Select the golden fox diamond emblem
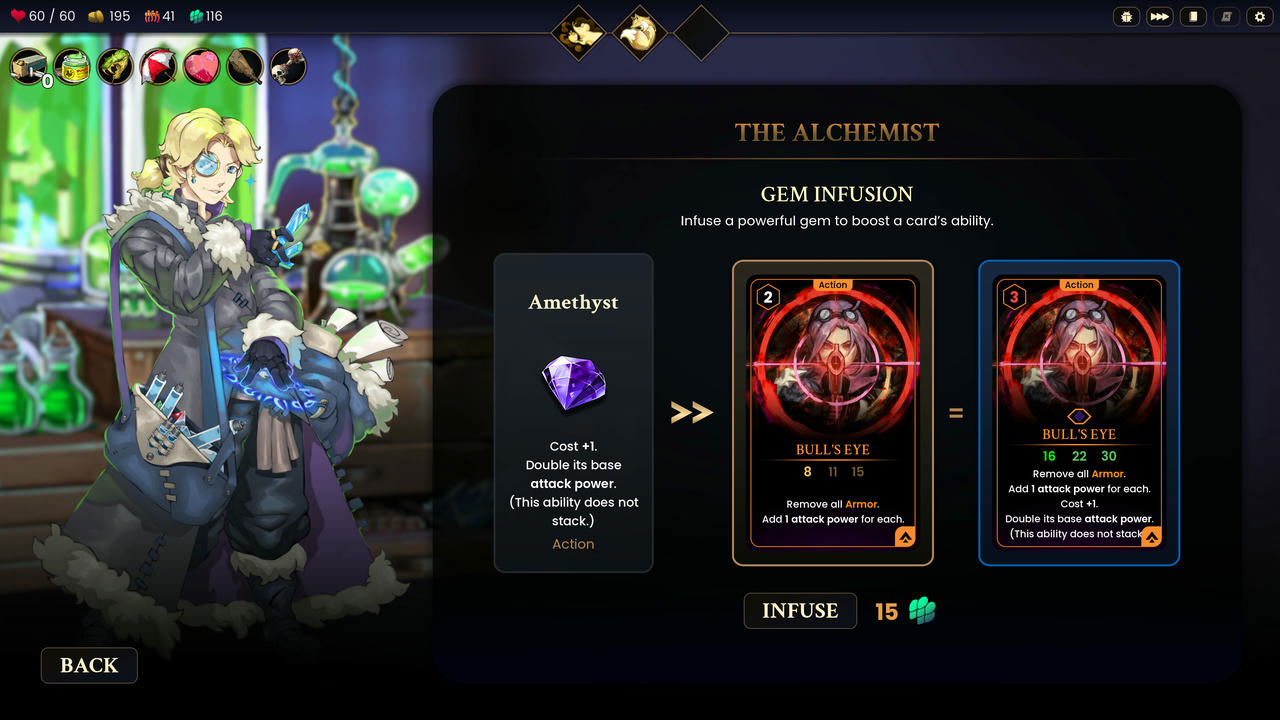The image size is (1280, 720). click(640, 33)
